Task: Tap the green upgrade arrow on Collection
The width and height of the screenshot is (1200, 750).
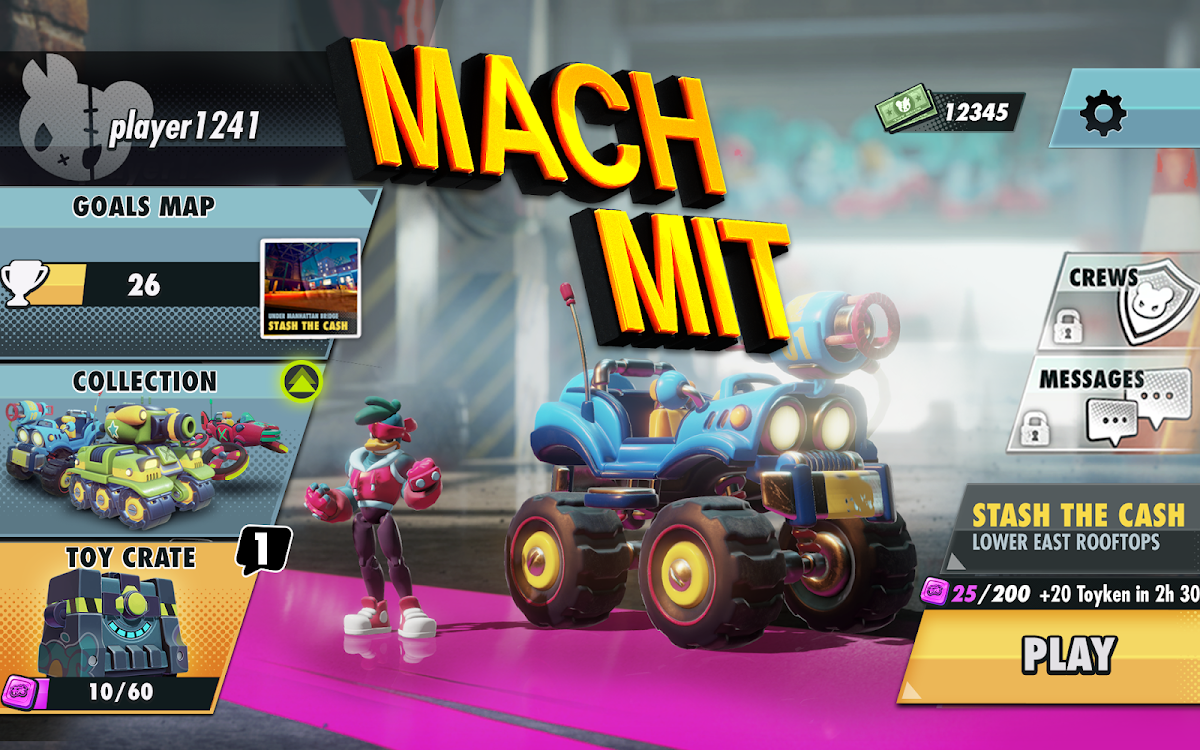Action: [300, 380]
